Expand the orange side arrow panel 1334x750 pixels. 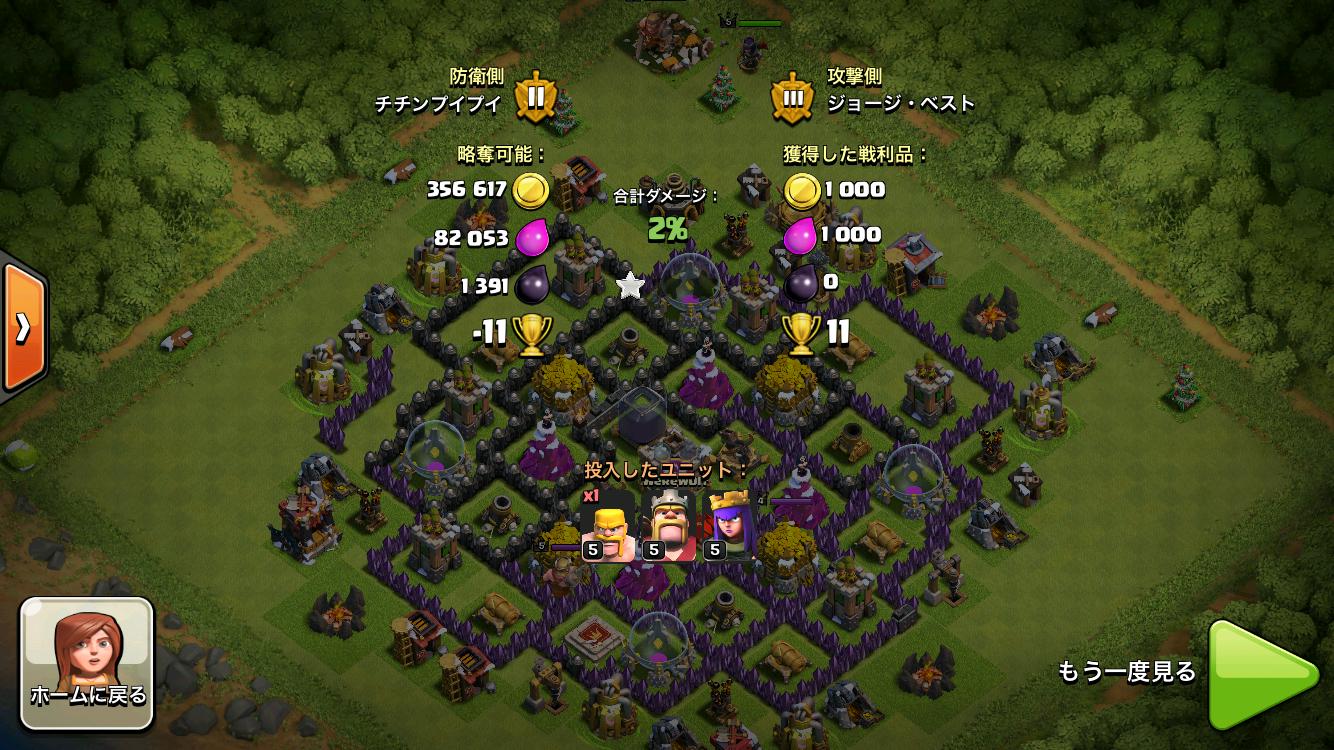[x=22, y=326]
